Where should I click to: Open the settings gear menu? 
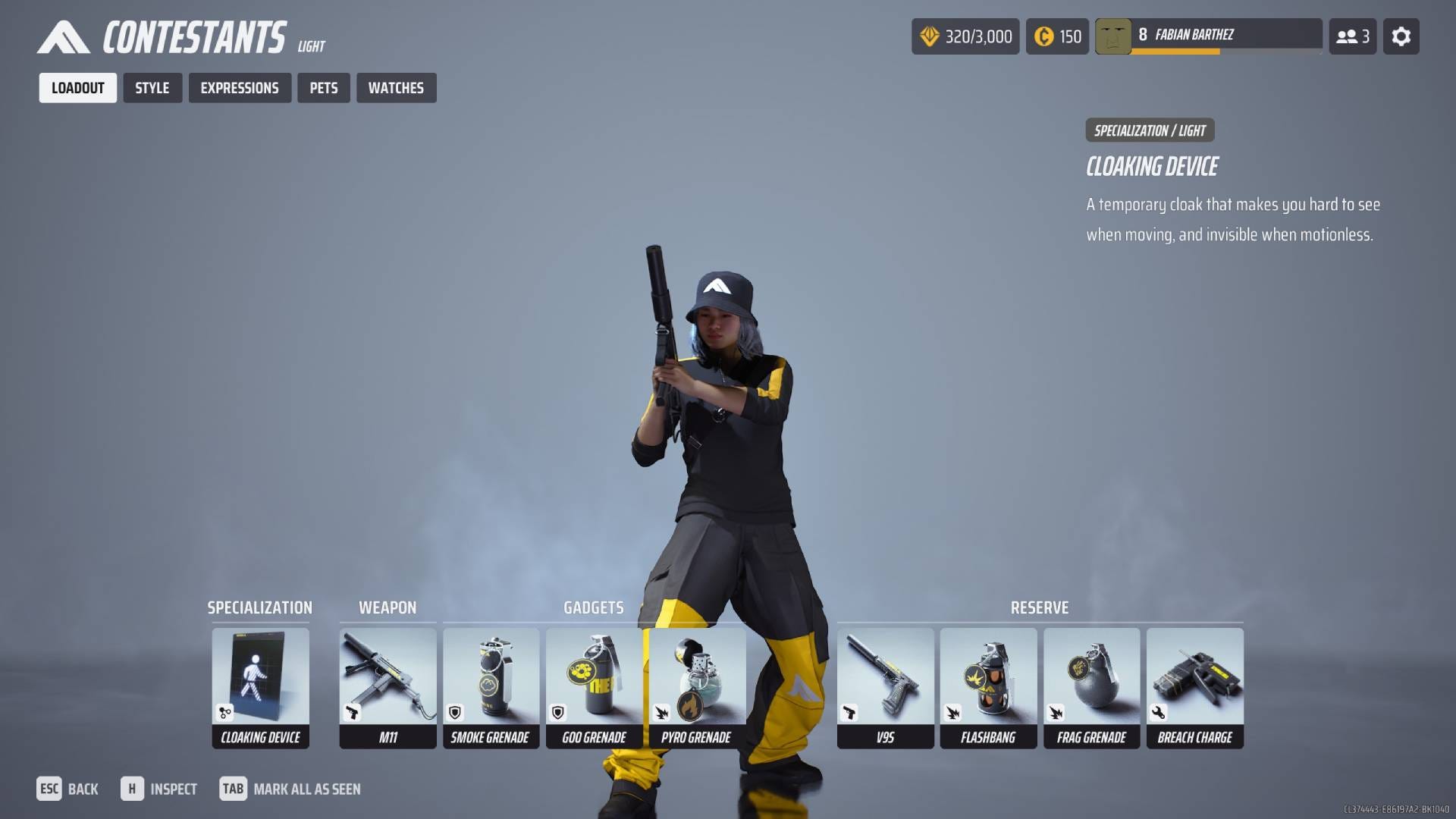(x=1401, y=36)
